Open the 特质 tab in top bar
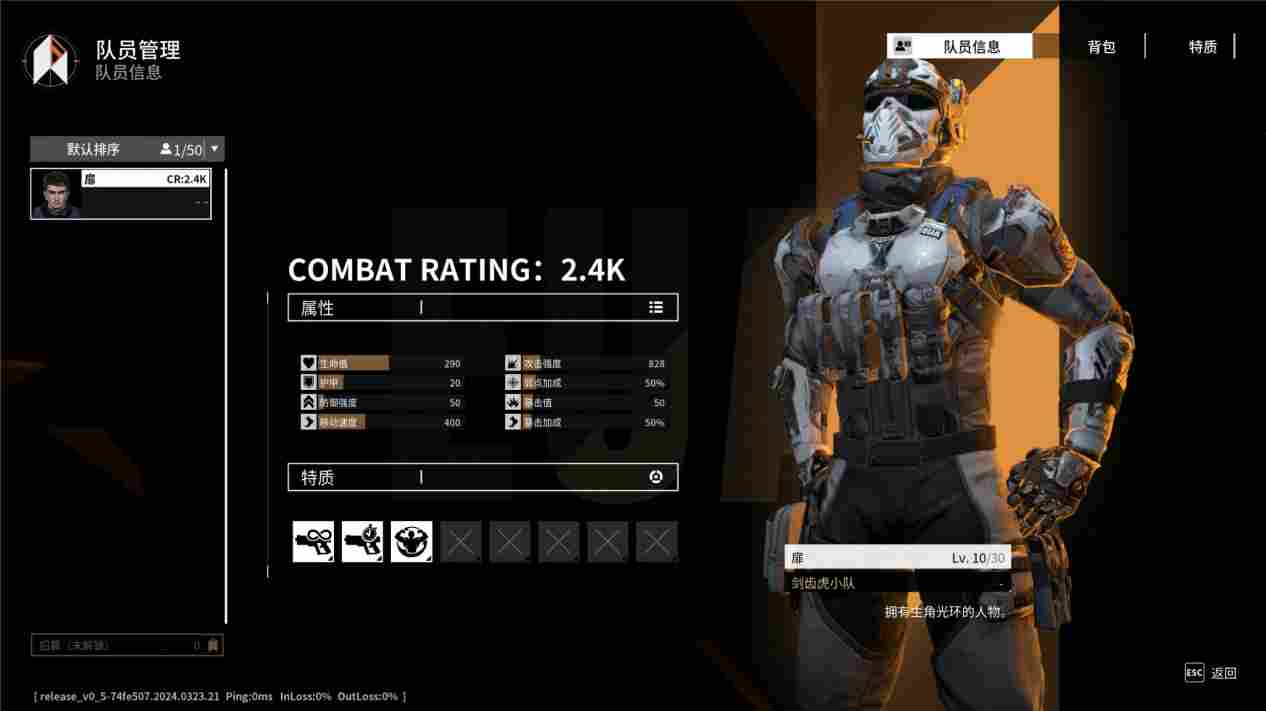Image resolution: width=1266 pixels, height=711 pixels. 1202,47
